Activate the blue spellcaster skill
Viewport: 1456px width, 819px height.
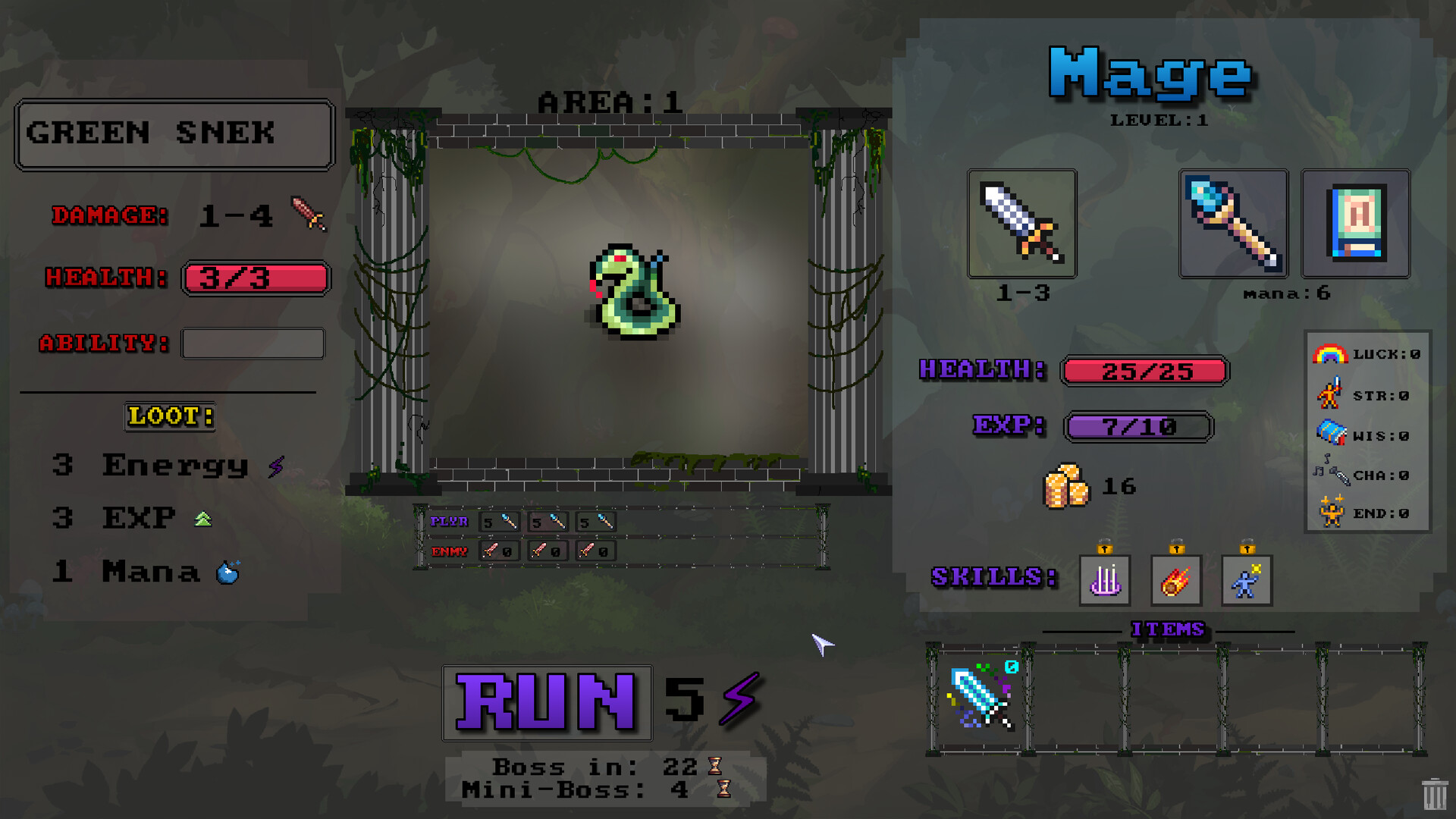click(1246, 580)
